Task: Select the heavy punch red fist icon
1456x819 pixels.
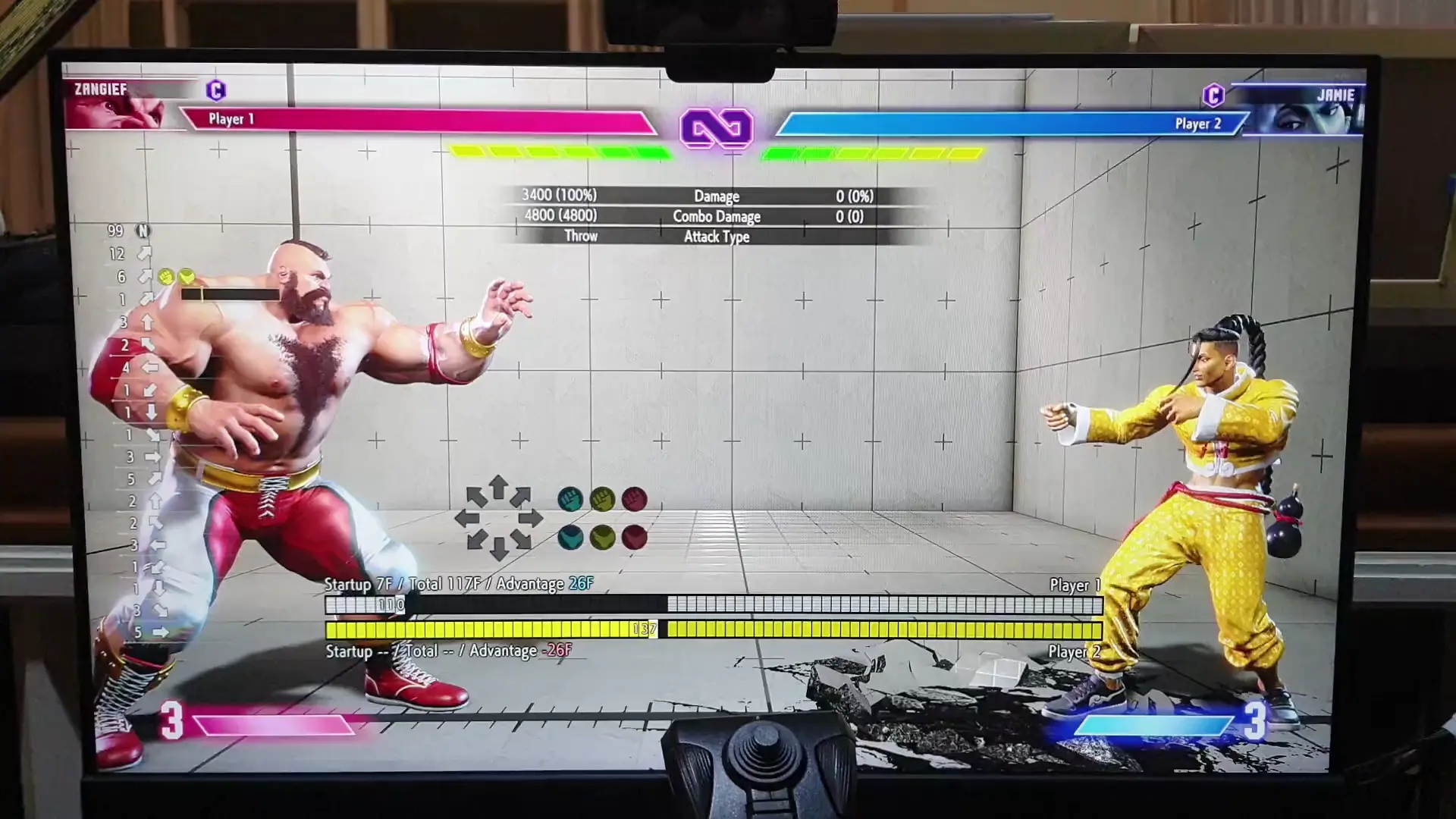Action: pos(635,500)
